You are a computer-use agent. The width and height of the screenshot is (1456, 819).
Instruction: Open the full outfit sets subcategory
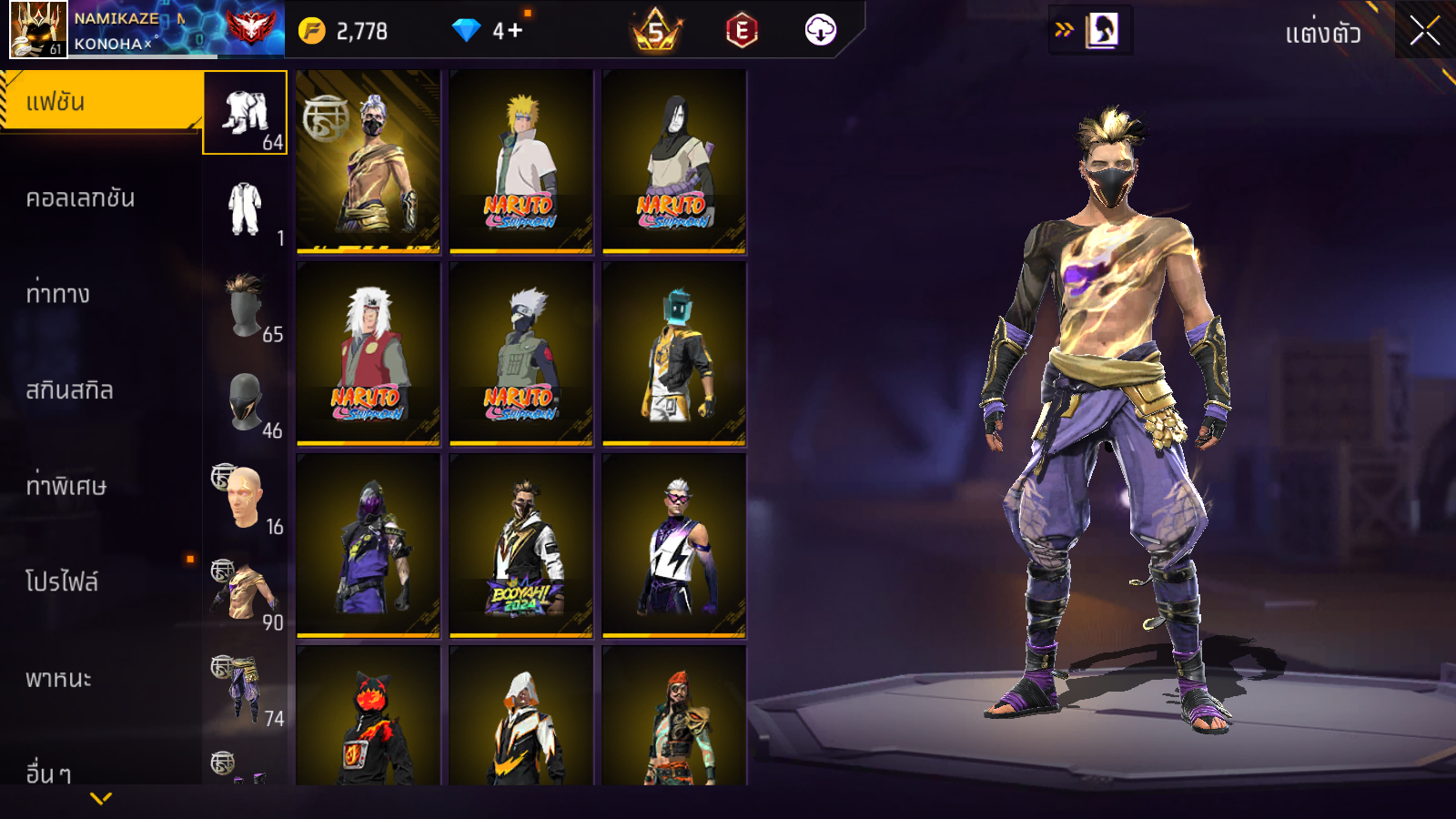pos(245,114)
